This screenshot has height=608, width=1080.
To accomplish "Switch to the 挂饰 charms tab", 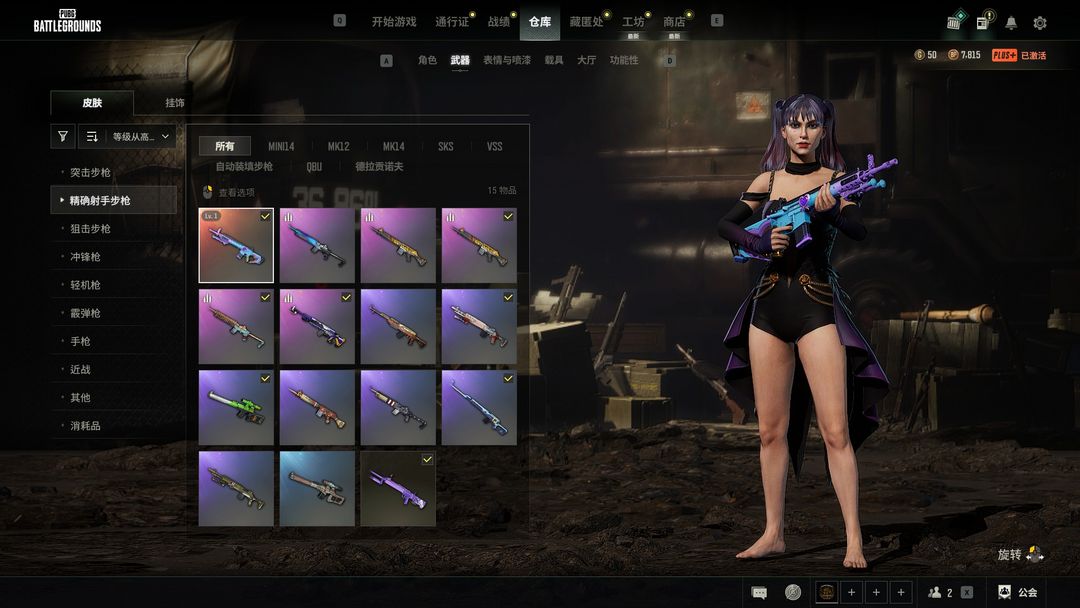I will coord(175,103).
